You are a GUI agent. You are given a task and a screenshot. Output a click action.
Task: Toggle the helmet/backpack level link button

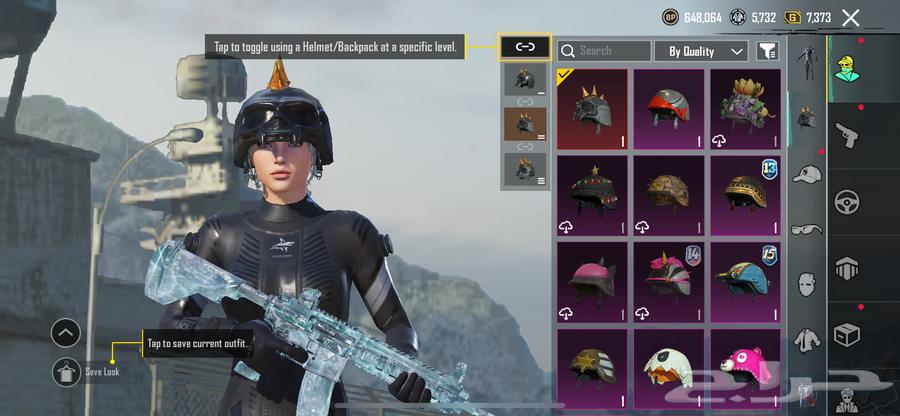525,46
